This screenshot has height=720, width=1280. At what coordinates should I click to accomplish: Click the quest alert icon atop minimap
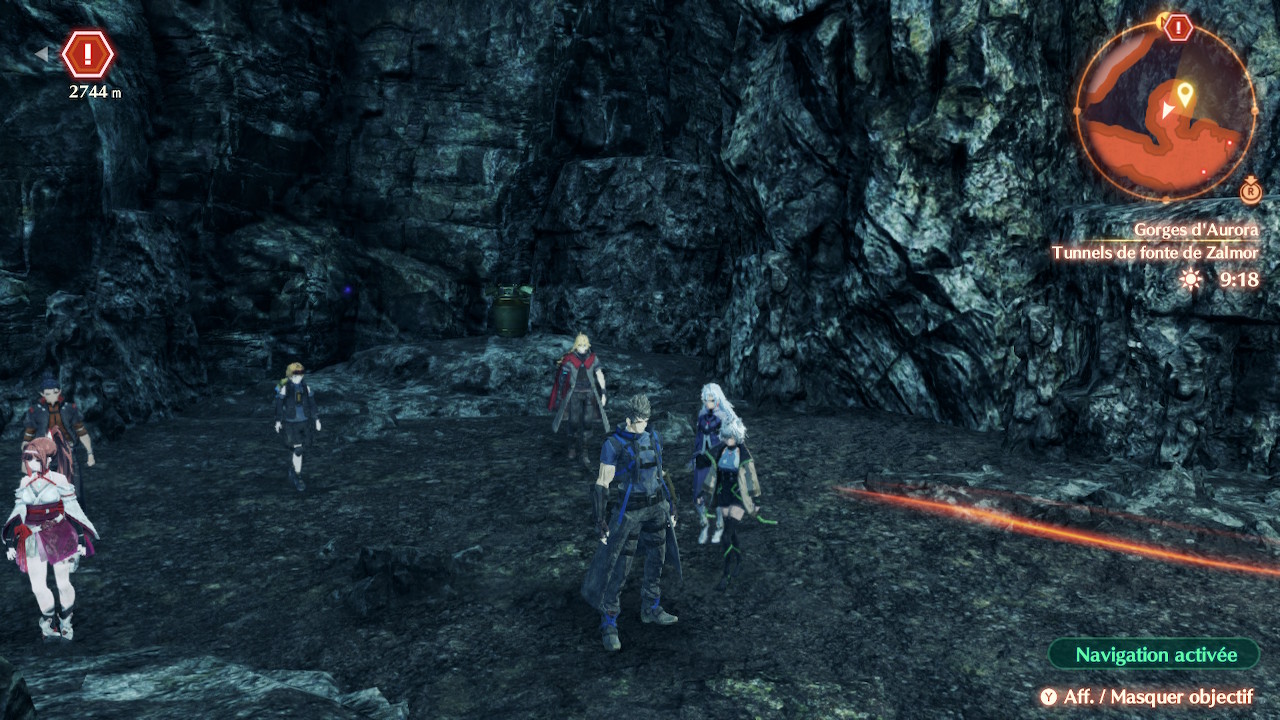click(x=1179, y=27)
